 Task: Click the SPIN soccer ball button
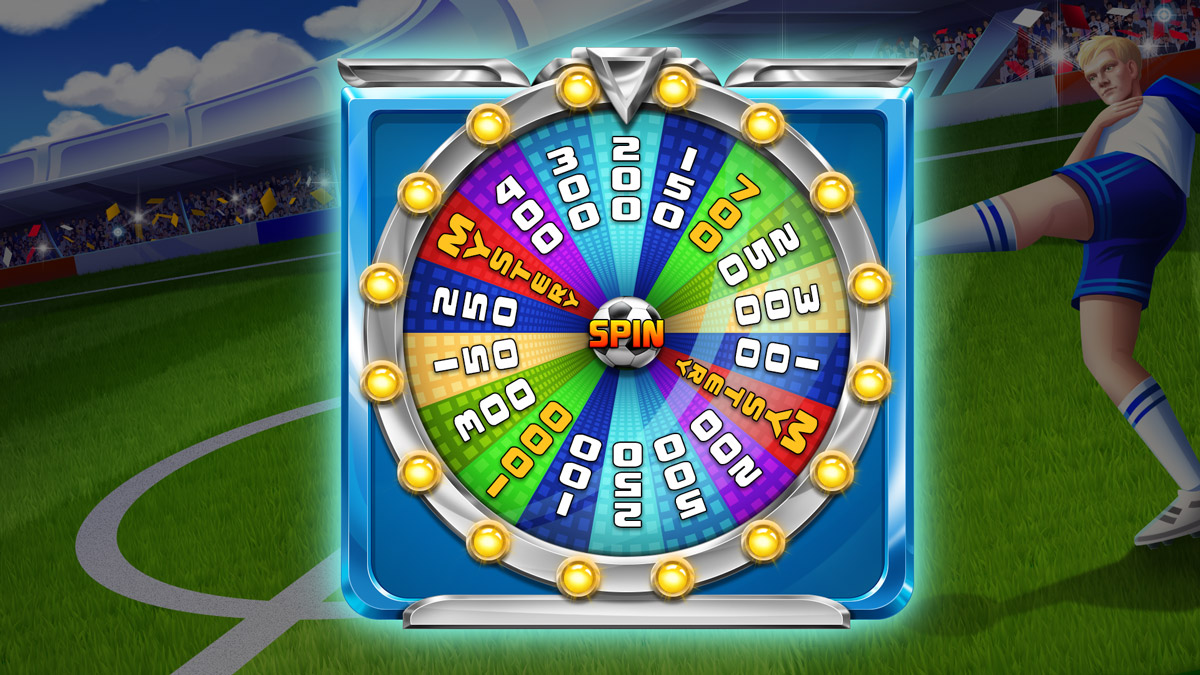pos(626,331)
